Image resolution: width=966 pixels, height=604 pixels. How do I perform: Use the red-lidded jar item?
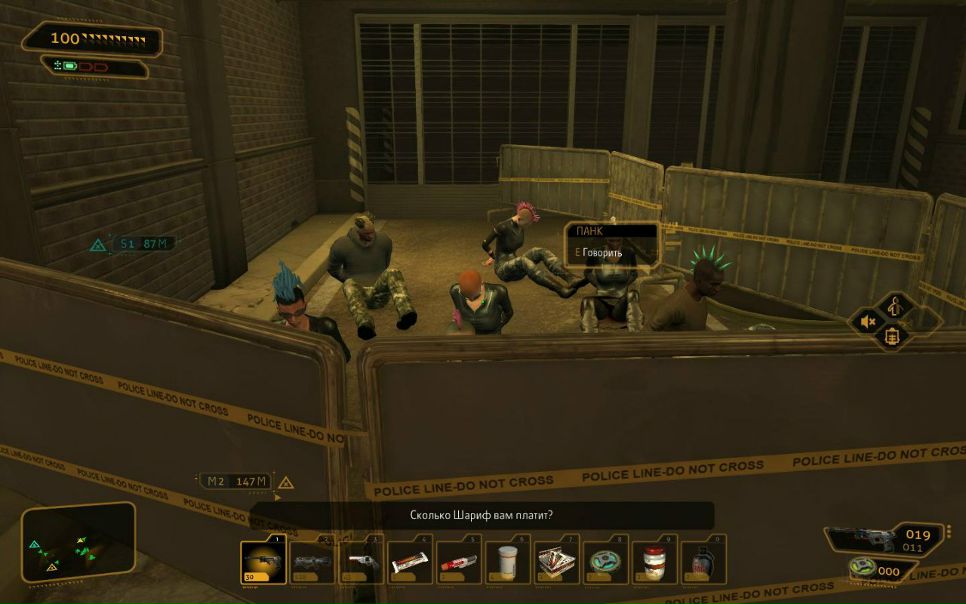coord(654,561)
